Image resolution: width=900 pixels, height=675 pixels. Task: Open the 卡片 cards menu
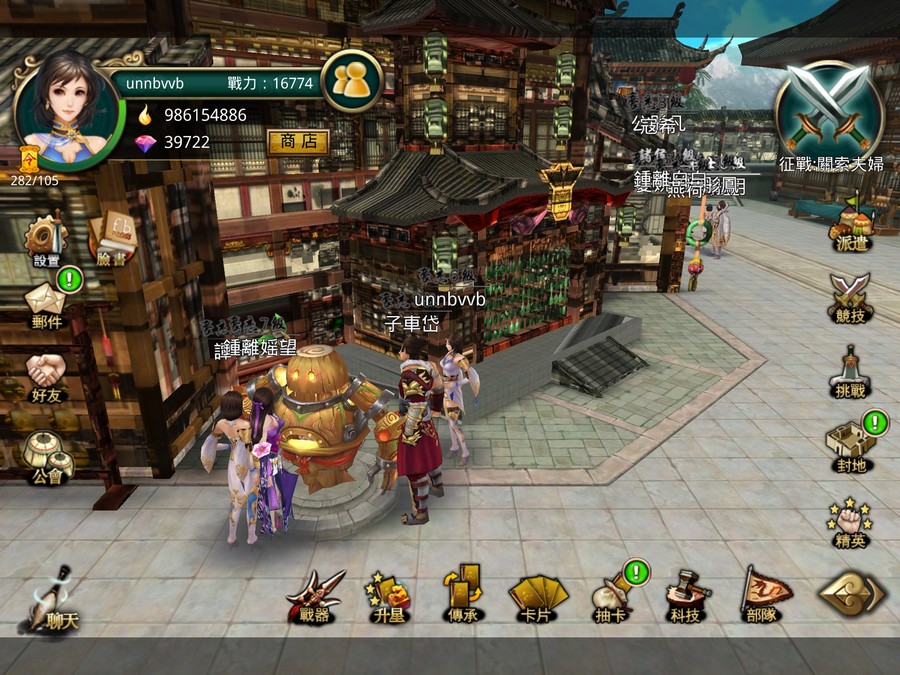point(537,597)
